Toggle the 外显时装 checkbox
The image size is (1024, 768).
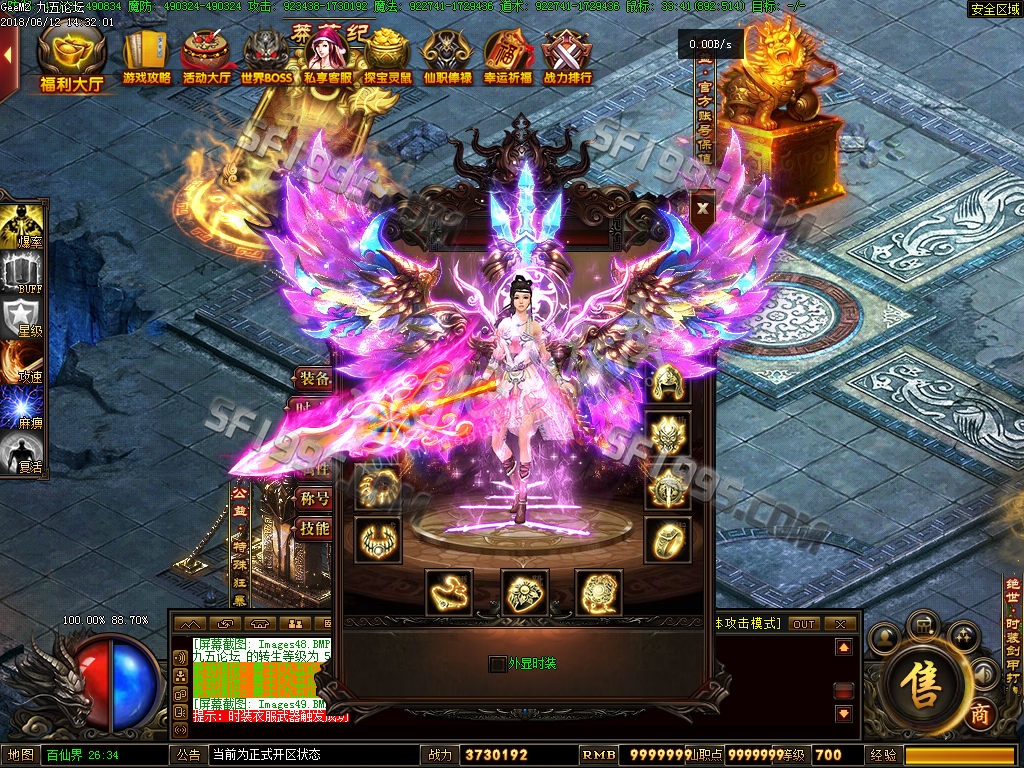497,663
